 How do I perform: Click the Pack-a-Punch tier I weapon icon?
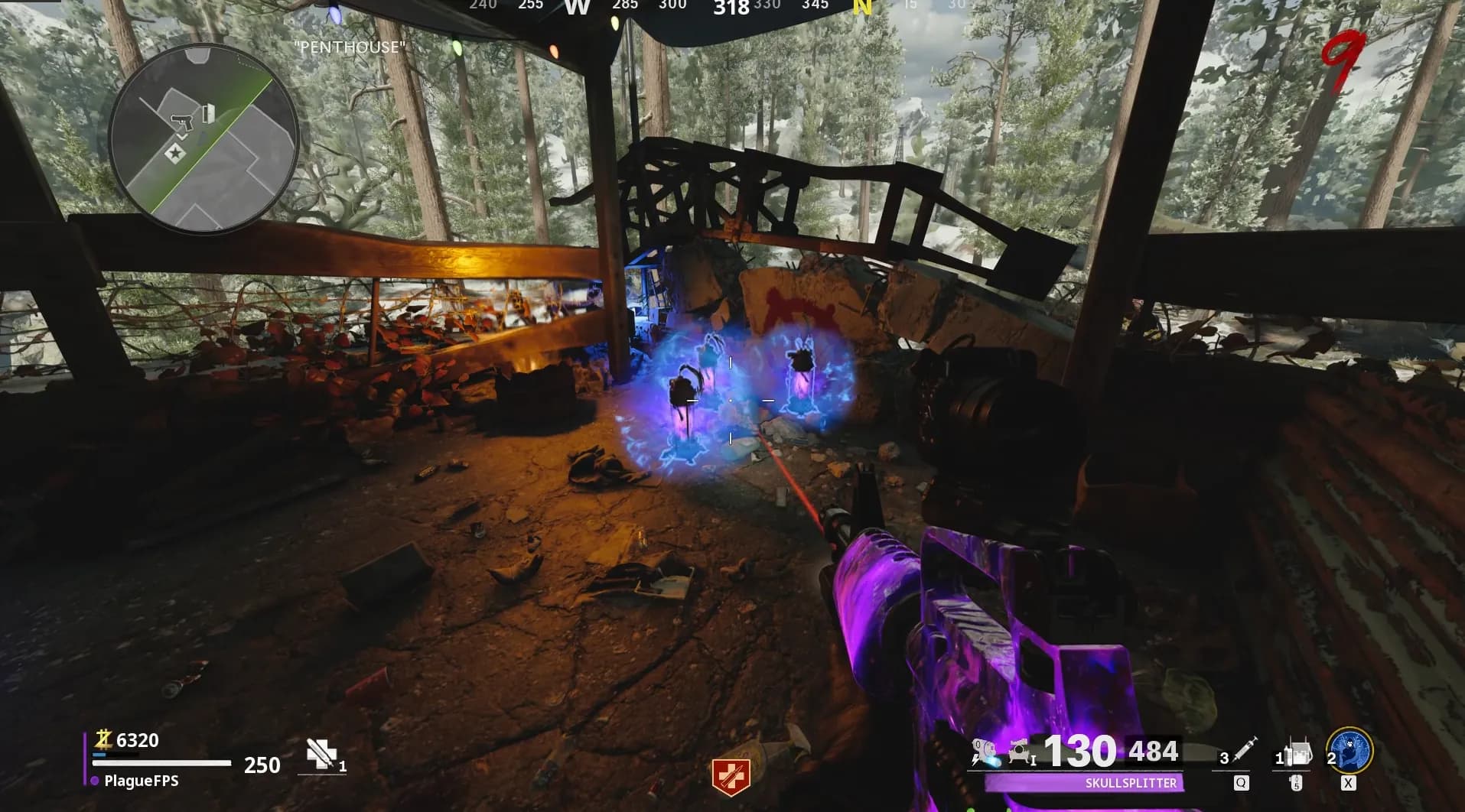point(1021,753)
